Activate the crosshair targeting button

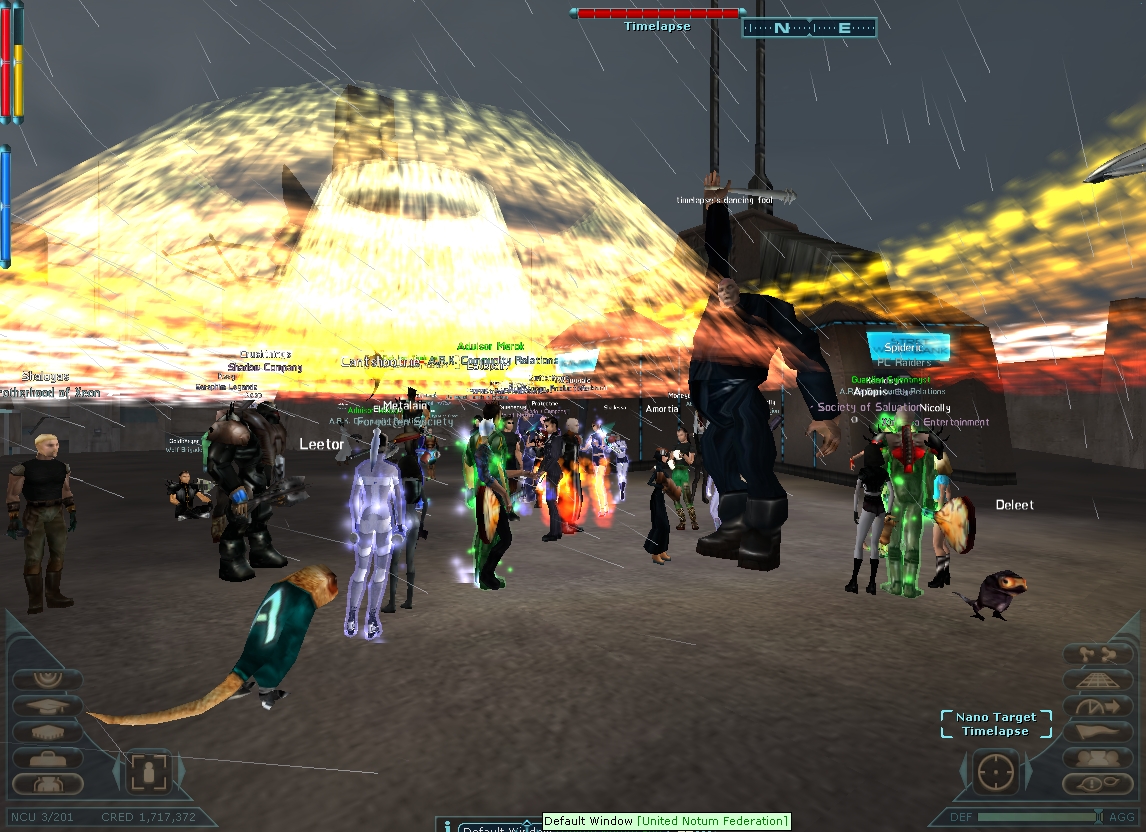(996, 772)
